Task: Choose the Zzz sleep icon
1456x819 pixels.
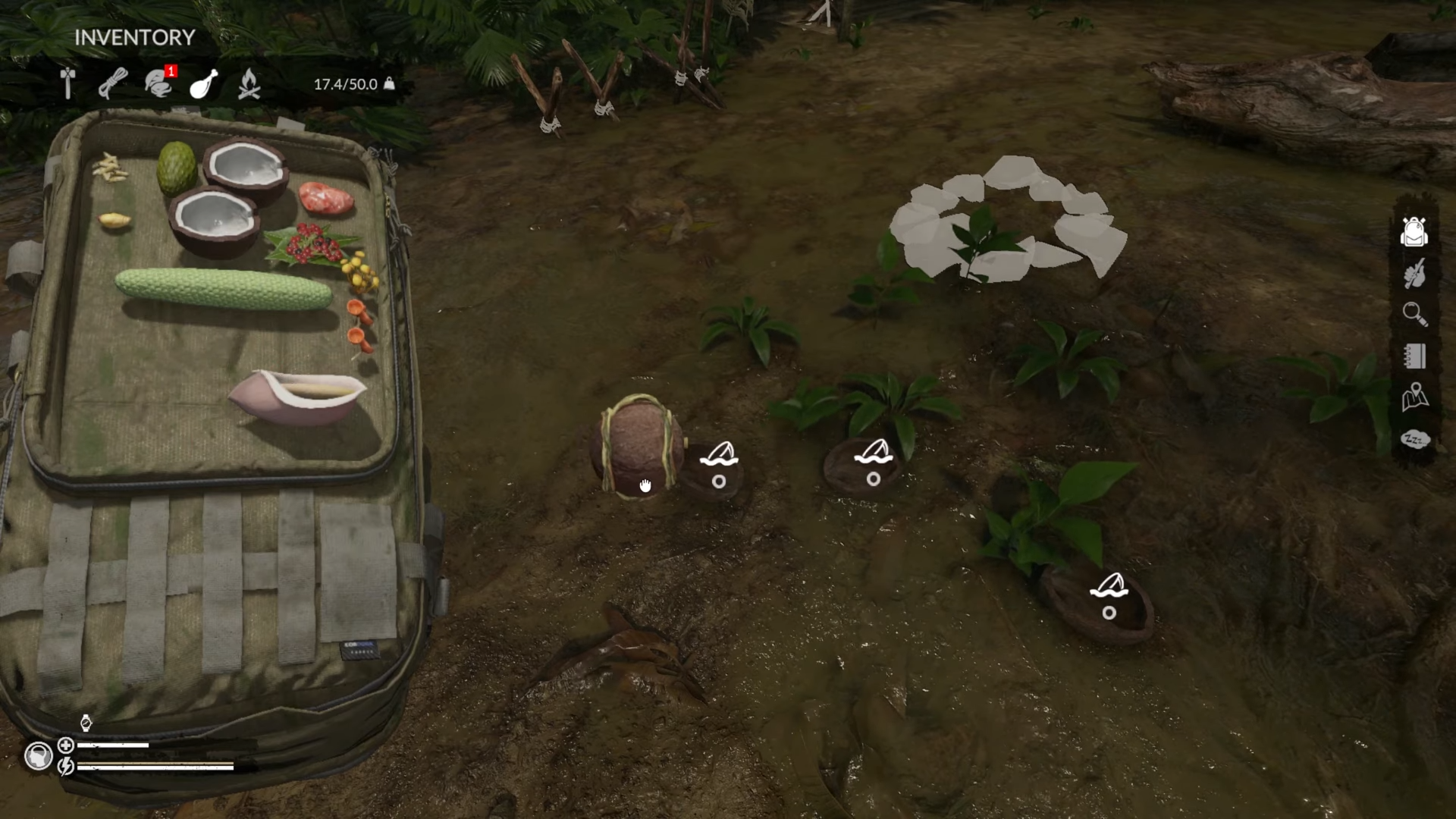Action: tap(1414, 439)
